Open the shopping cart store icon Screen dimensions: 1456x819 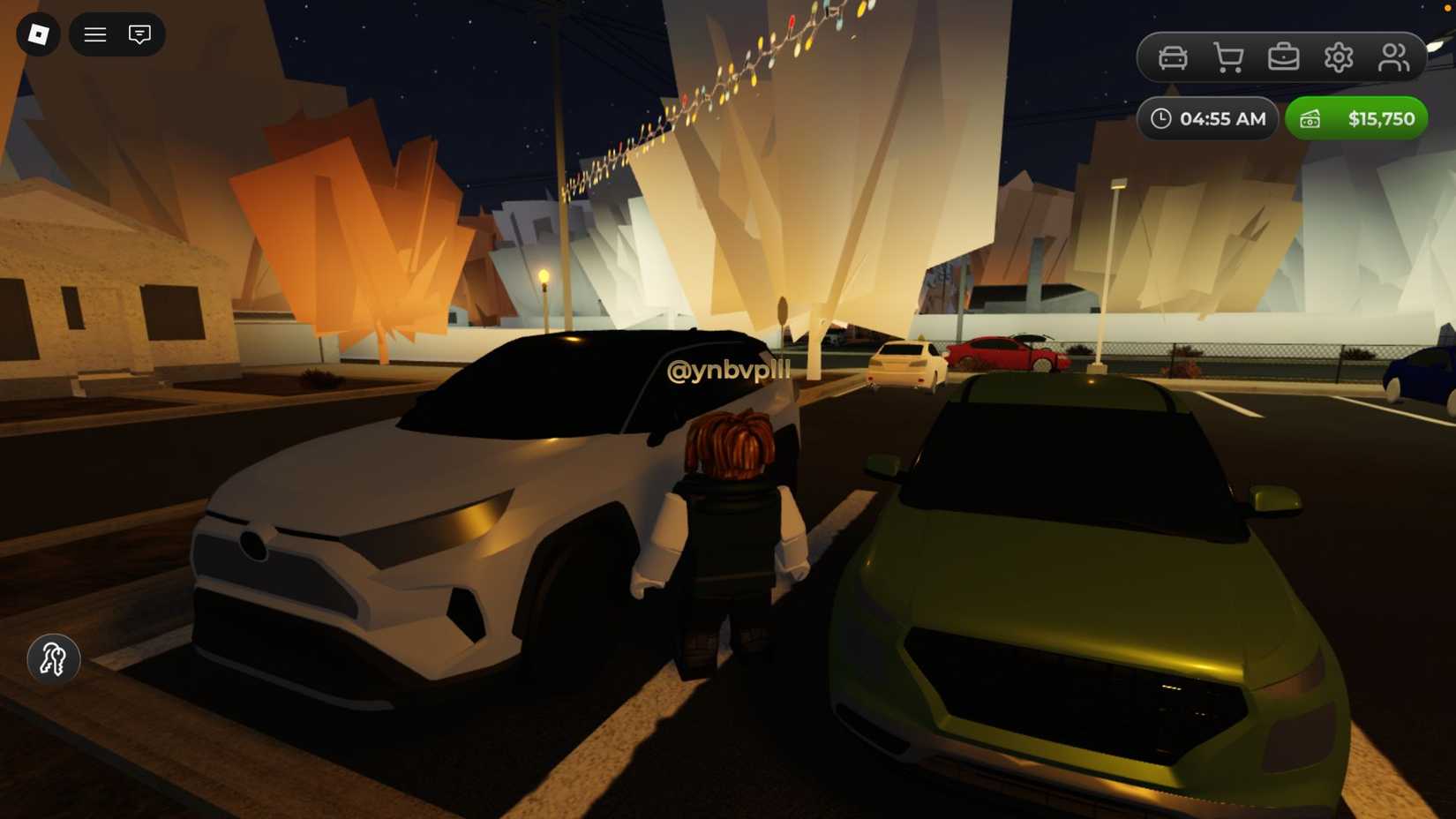1227,56
